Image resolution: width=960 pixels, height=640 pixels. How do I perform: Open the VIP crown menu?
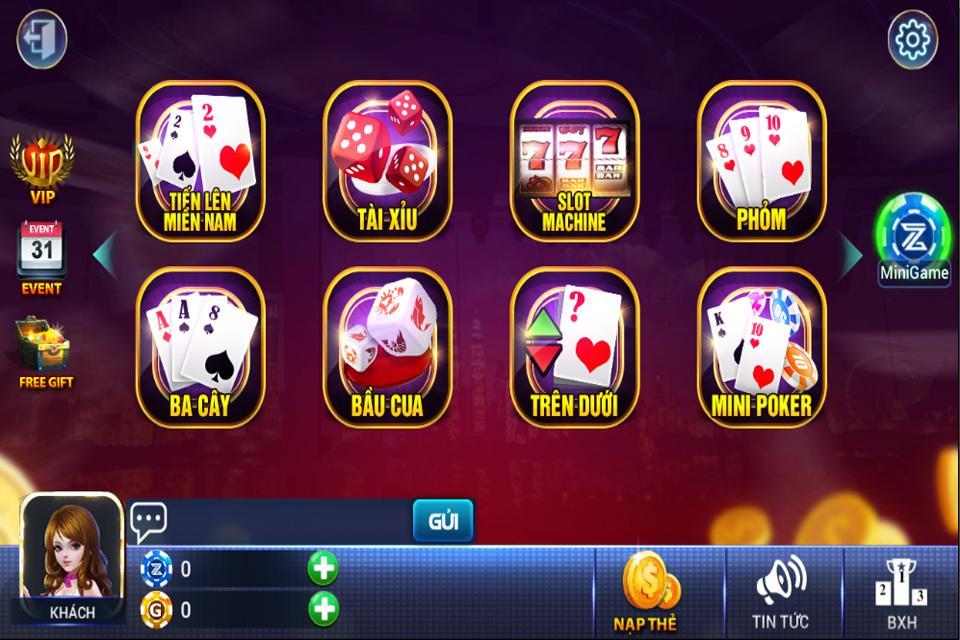click(x=42, y=167)
